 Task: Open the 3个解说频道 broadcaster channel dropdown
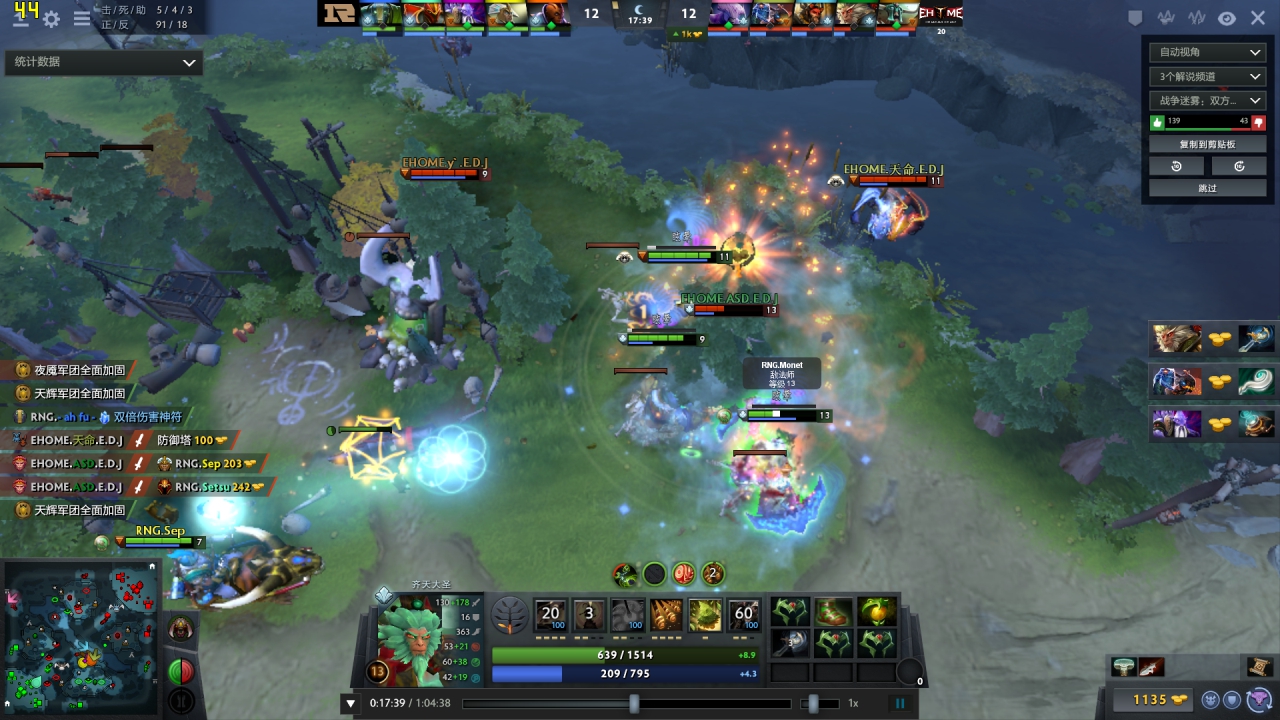point(1208,76)
